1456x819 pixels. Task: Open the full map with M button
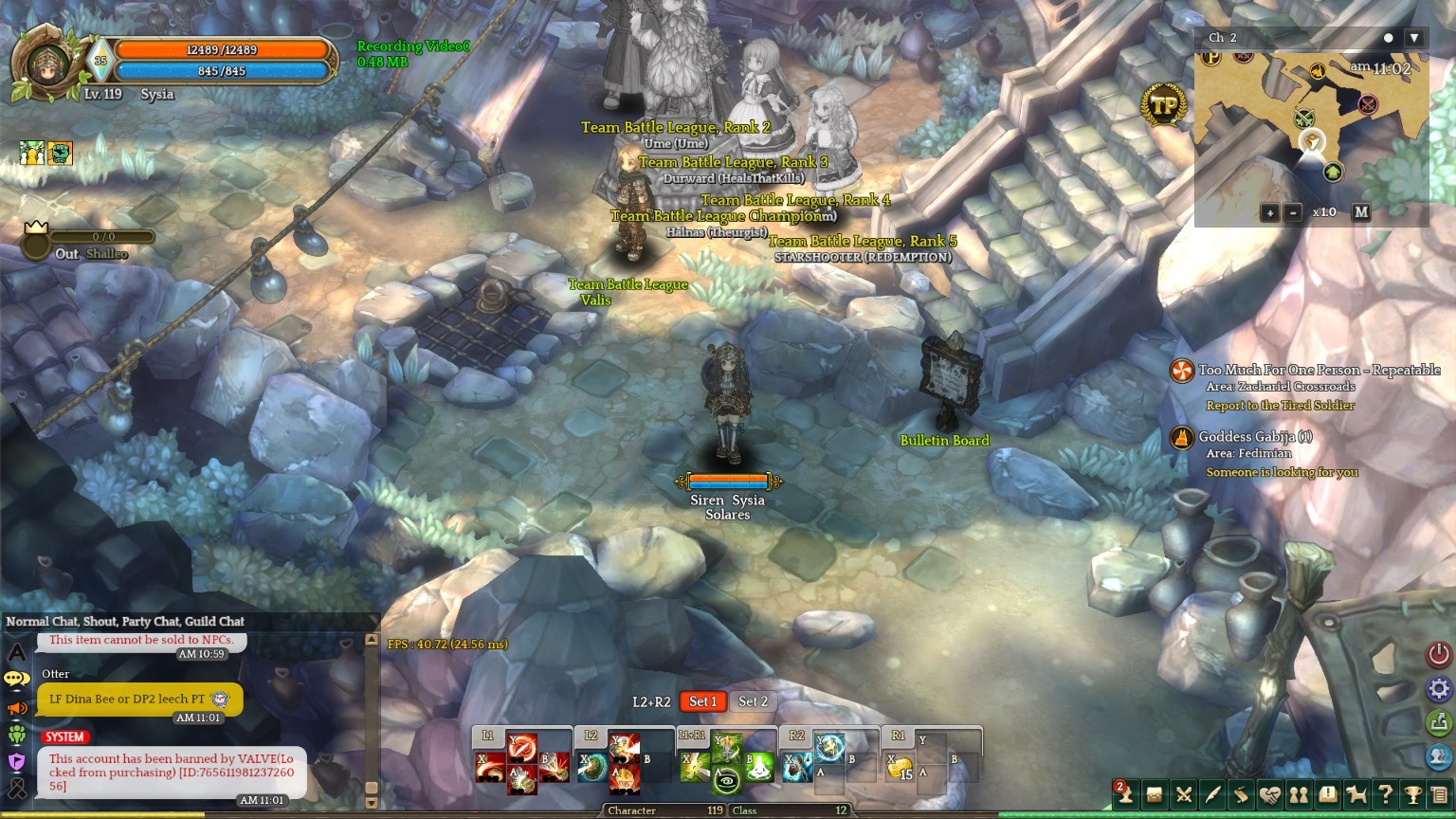pyautogui.click(x=1361, y=212)
